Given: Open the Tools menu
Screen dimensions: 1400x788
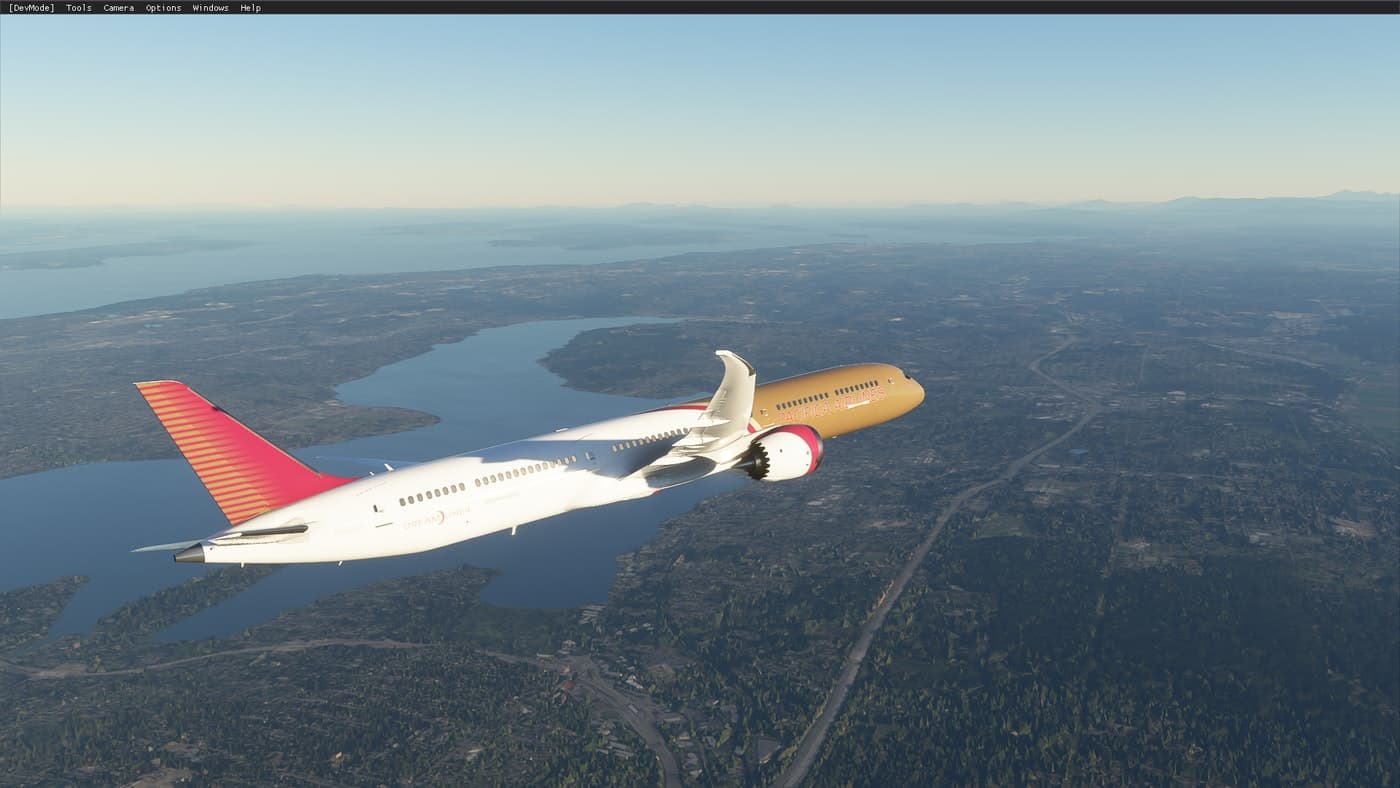Looking at the screenshot, I should pos(78,8).
